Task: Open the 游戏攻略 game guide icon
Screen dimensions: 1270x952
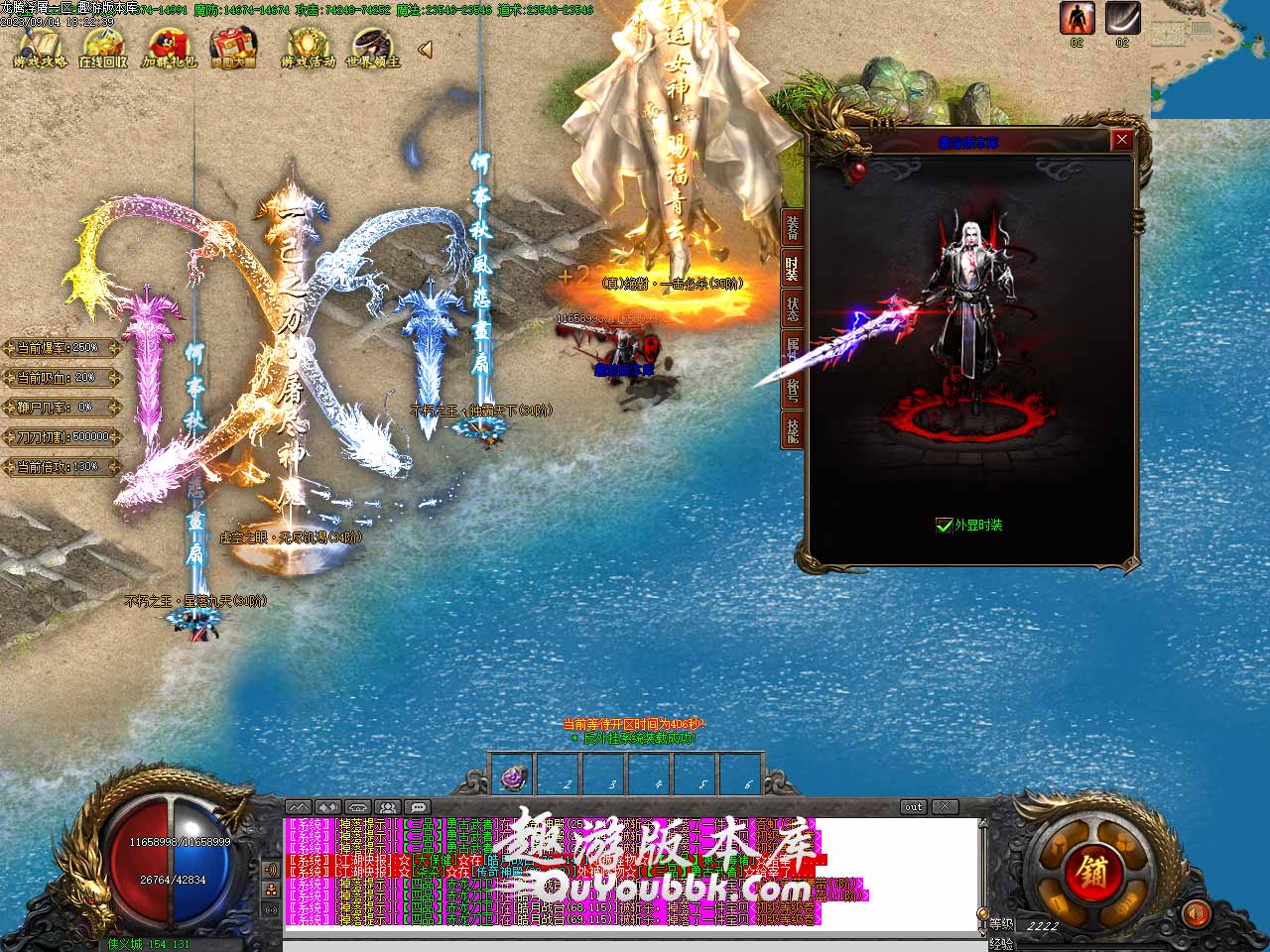Action: [41, 47]
